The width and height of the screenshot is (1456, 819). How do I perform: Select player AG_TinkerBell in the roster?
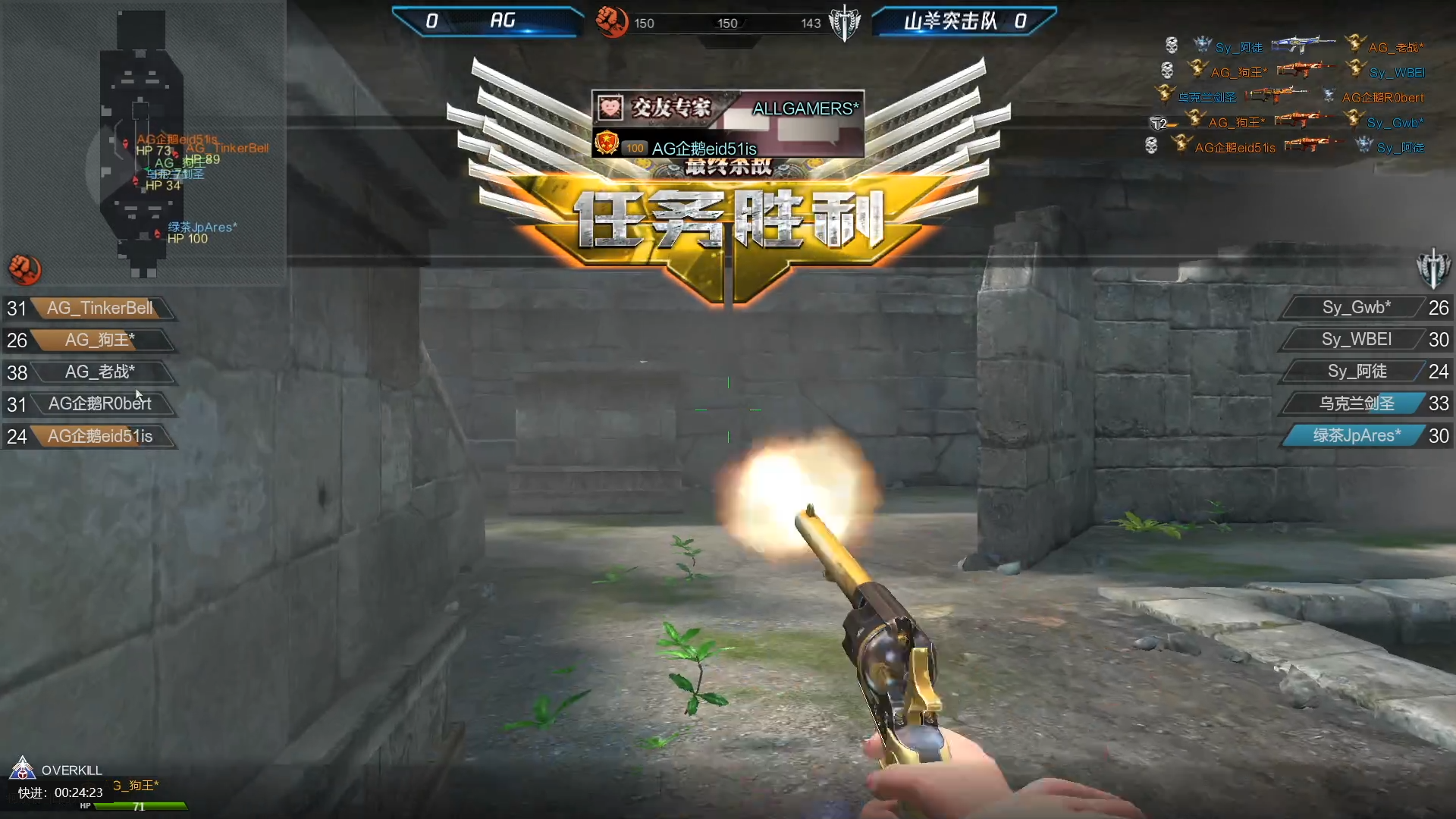click(99, 309)
